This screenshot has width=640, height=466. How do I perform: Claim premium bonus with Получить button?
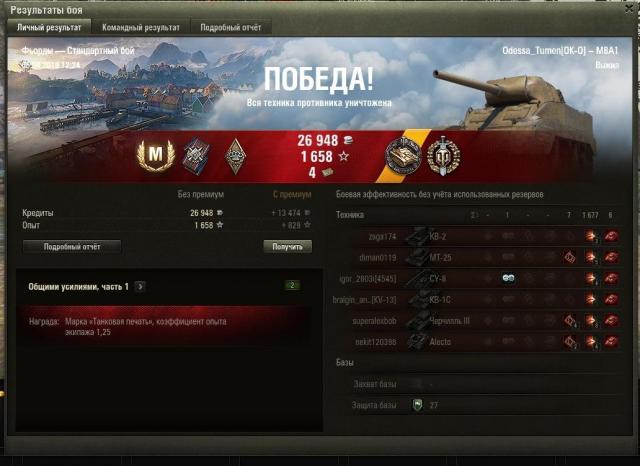tap(287, 246)
